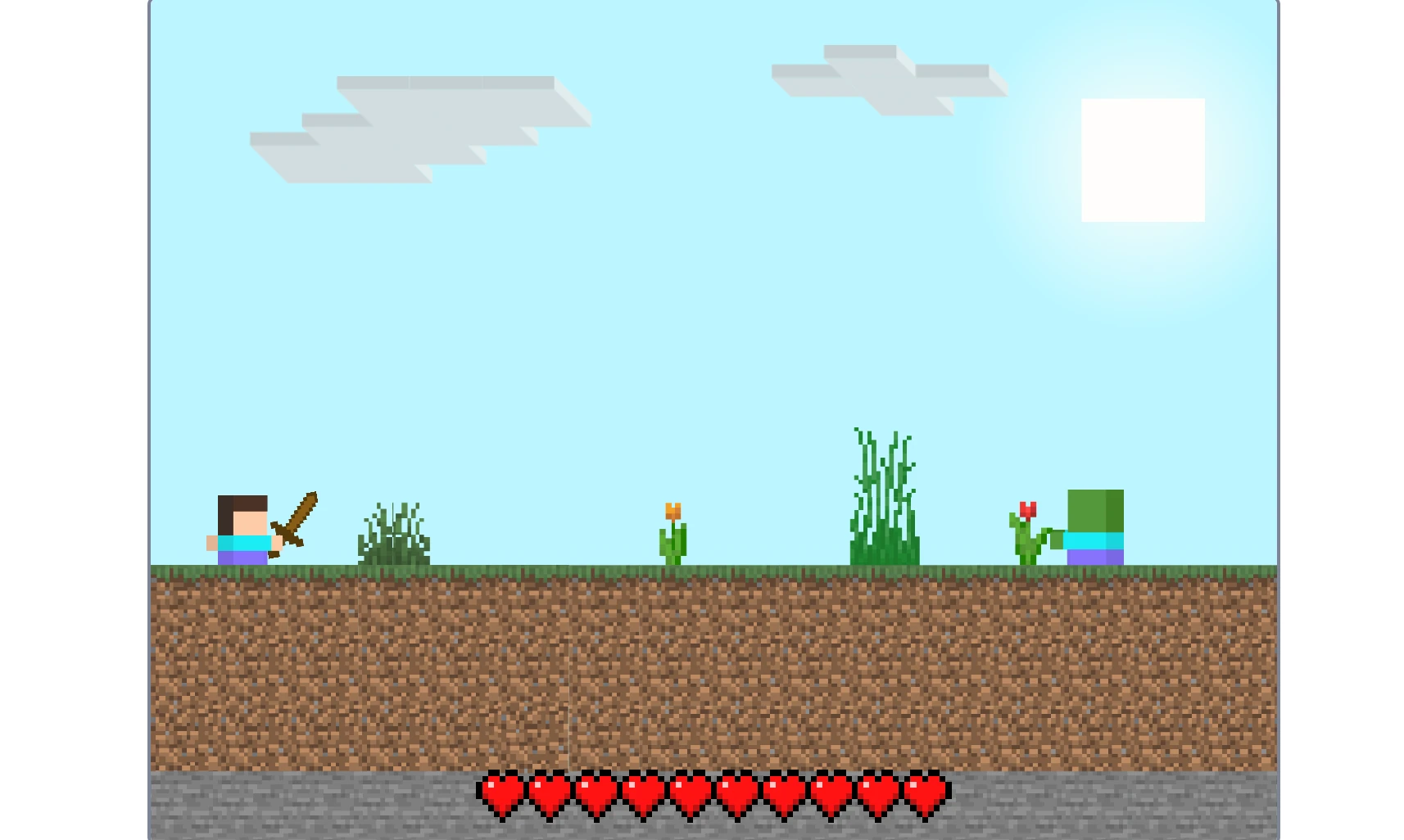The height and width of the screenshot is (840, 1404).
Task: Click the last heart in the health bar
Action: point(924,790)
